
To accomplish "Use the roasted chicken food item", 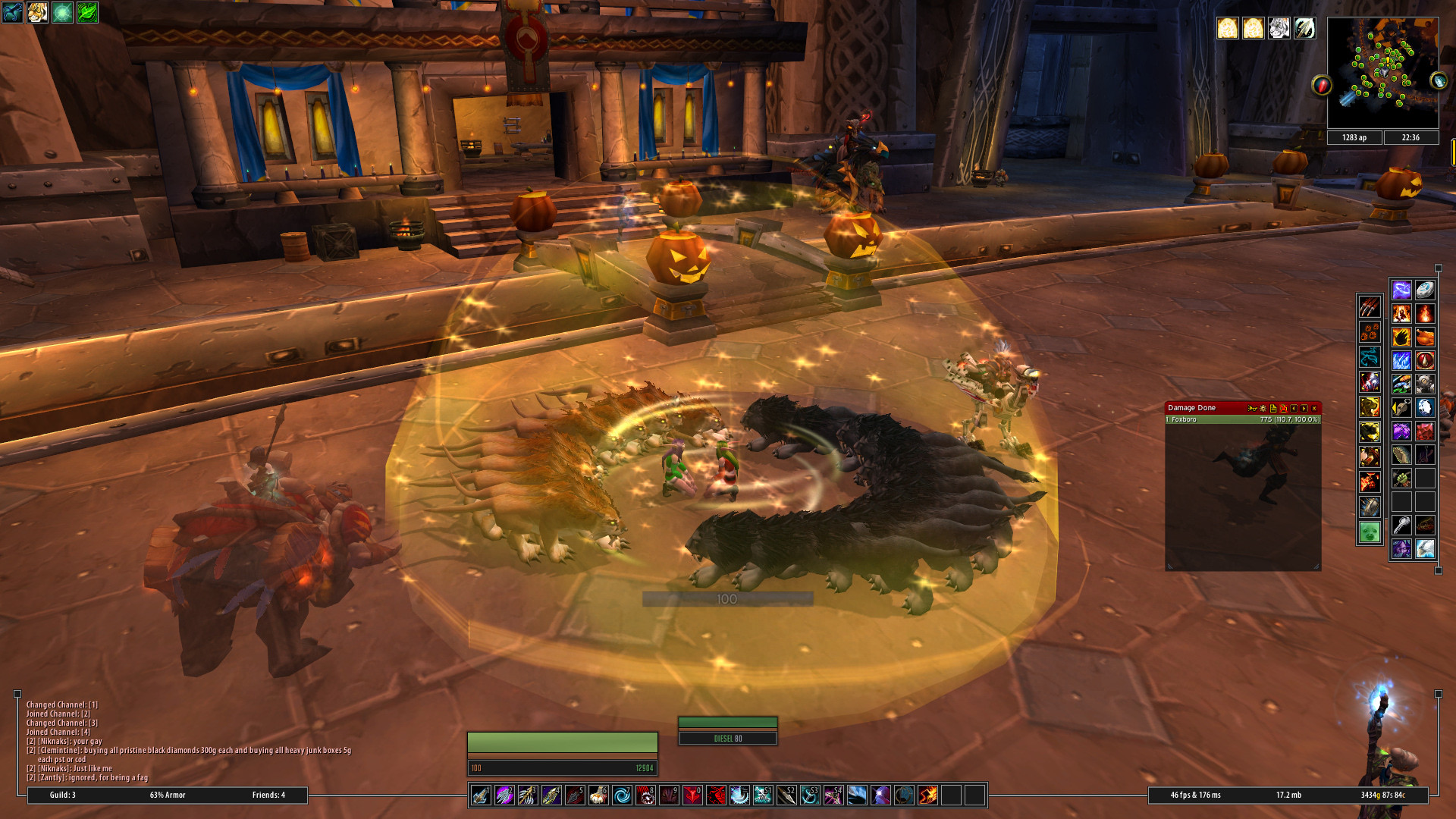I will click(1425, 337).
